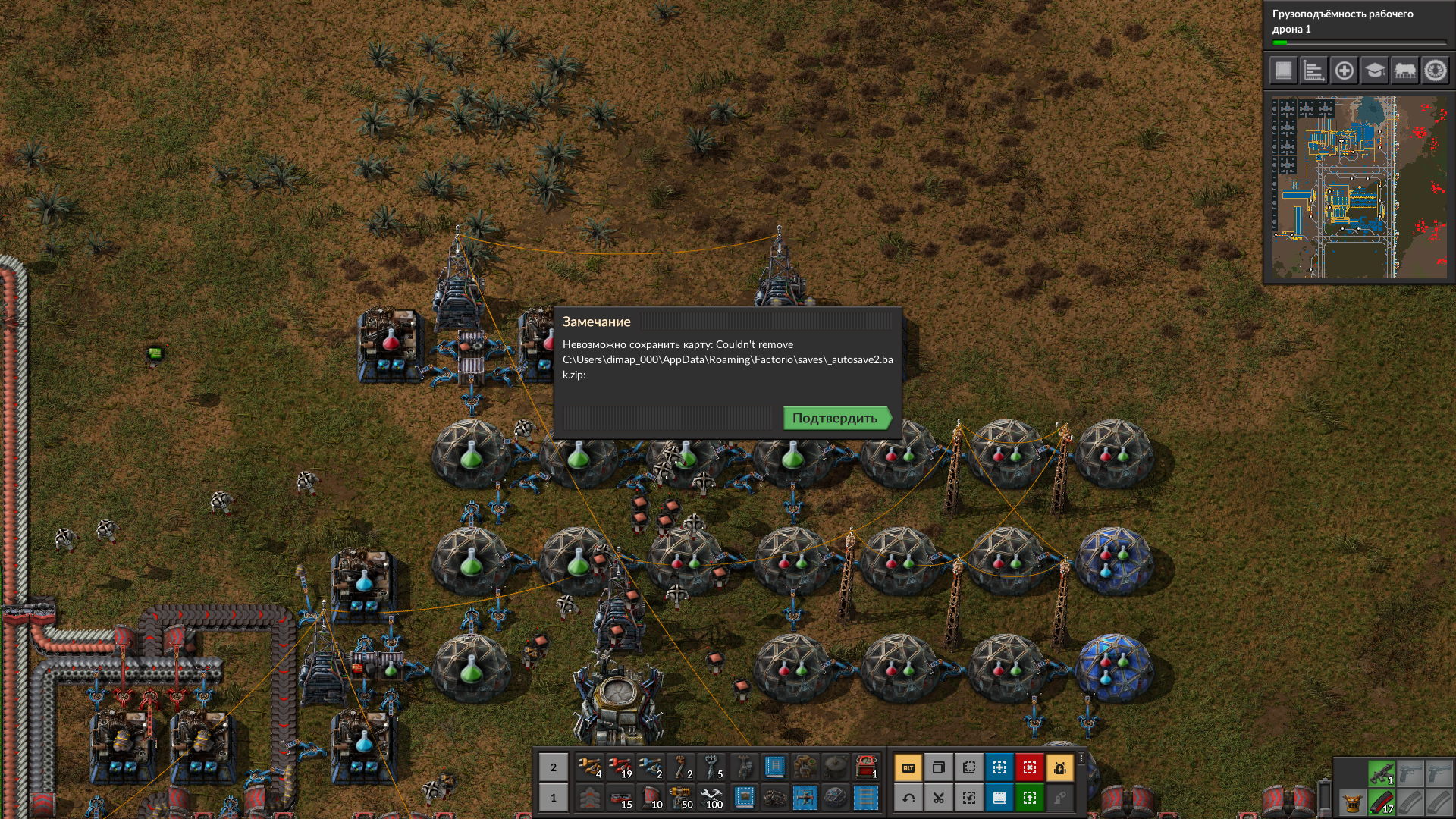The height and width of the screenshot is (819, 1456).
Task: Create a new blueprint
Action: [x=999, y=768]
